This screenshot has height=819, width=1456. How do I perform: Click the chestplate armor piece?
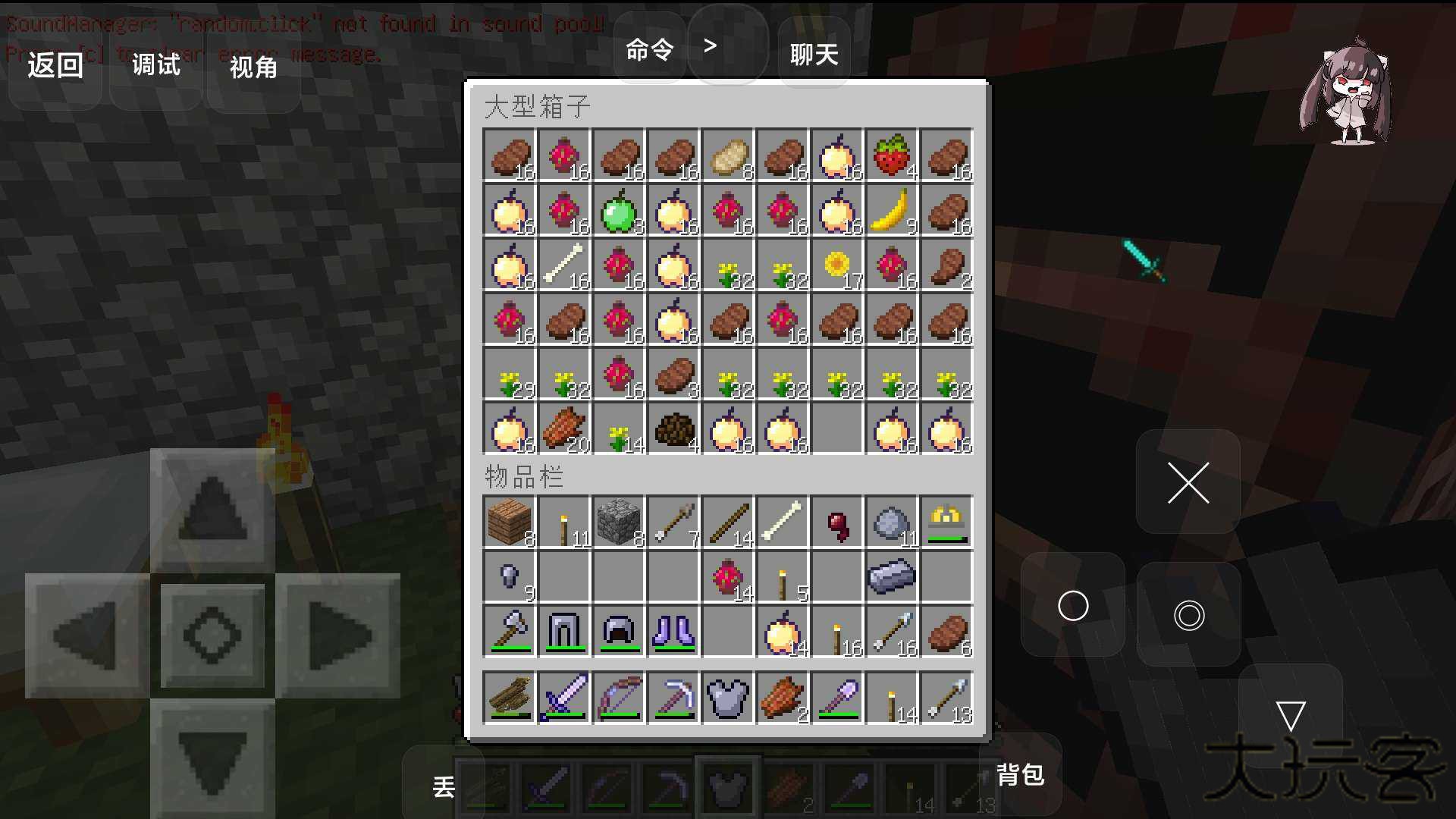click(727, 696)
